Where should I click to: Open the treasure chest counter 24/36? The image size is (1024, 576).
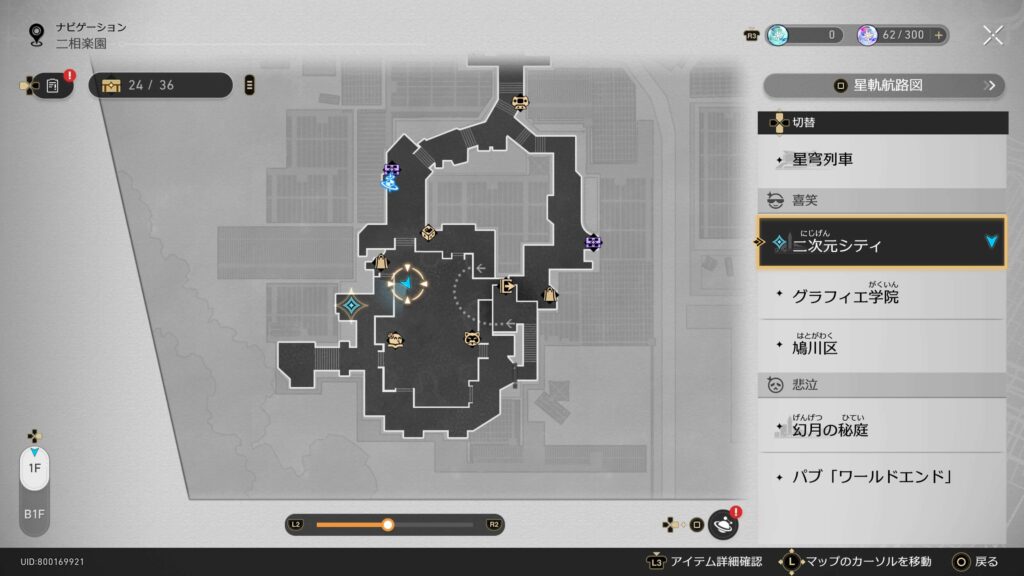[160, 85]
